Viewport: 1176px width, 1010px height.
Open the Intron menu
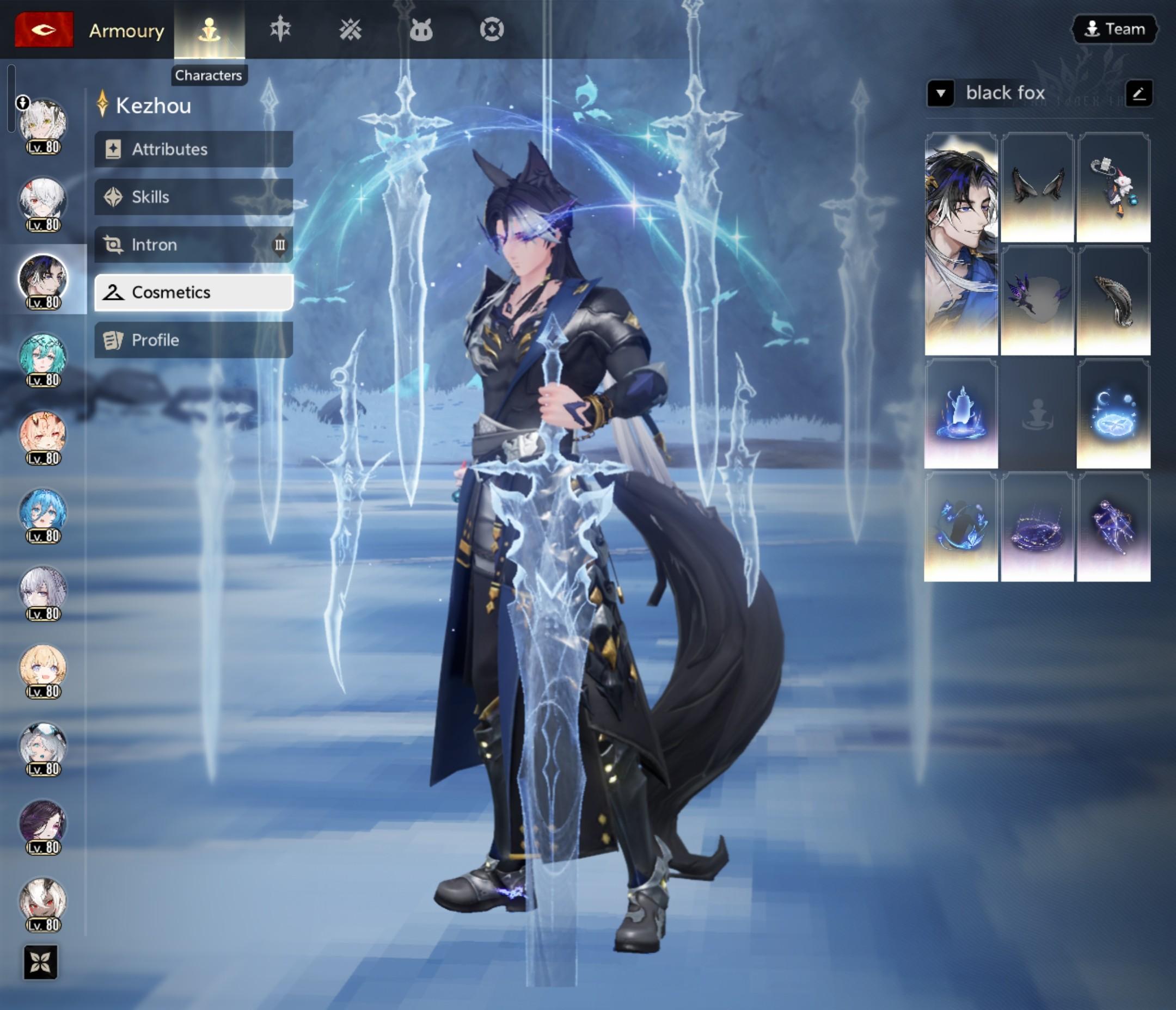pos(193,244)
